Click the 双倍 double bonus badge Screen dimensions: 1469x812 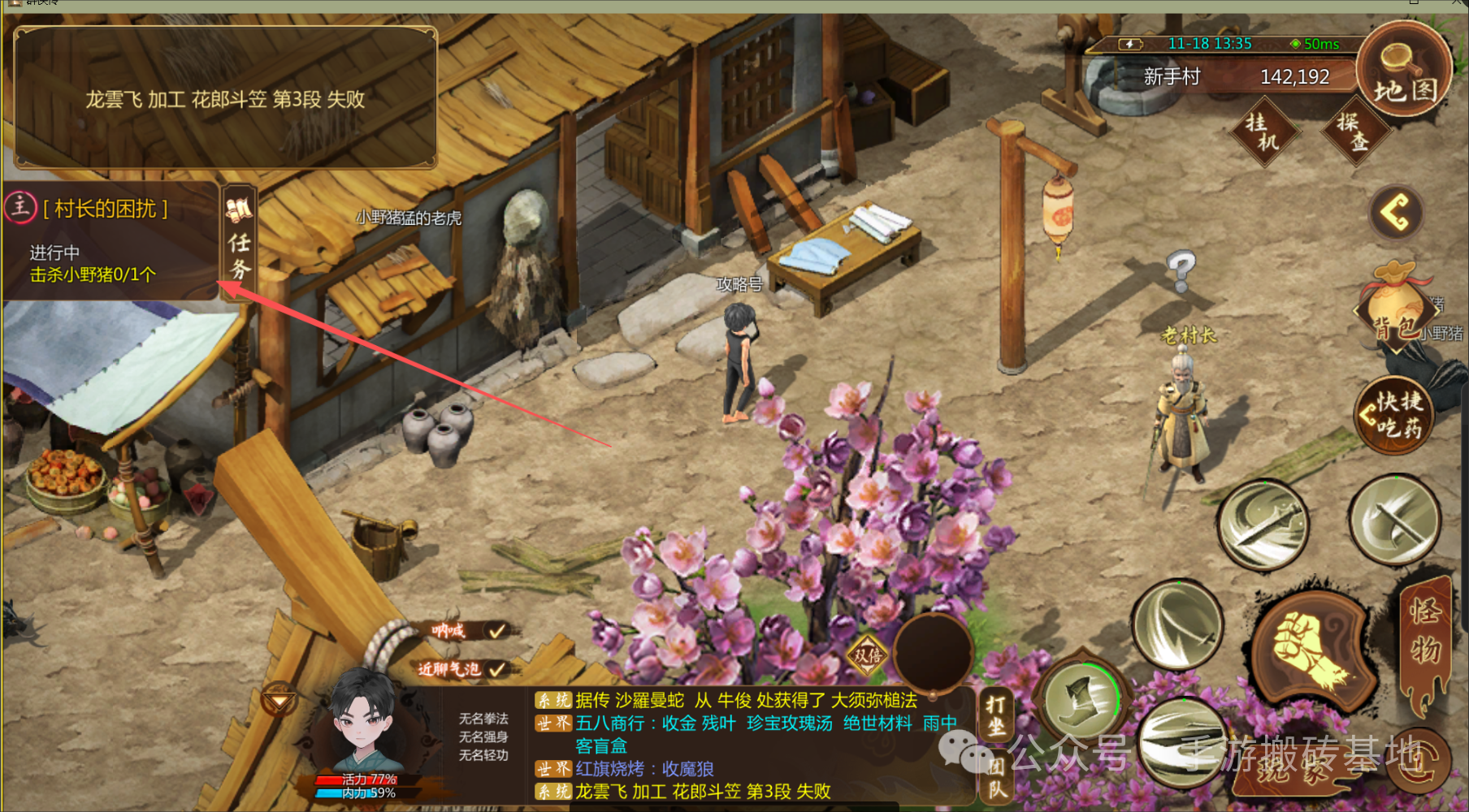pos(868,654)
